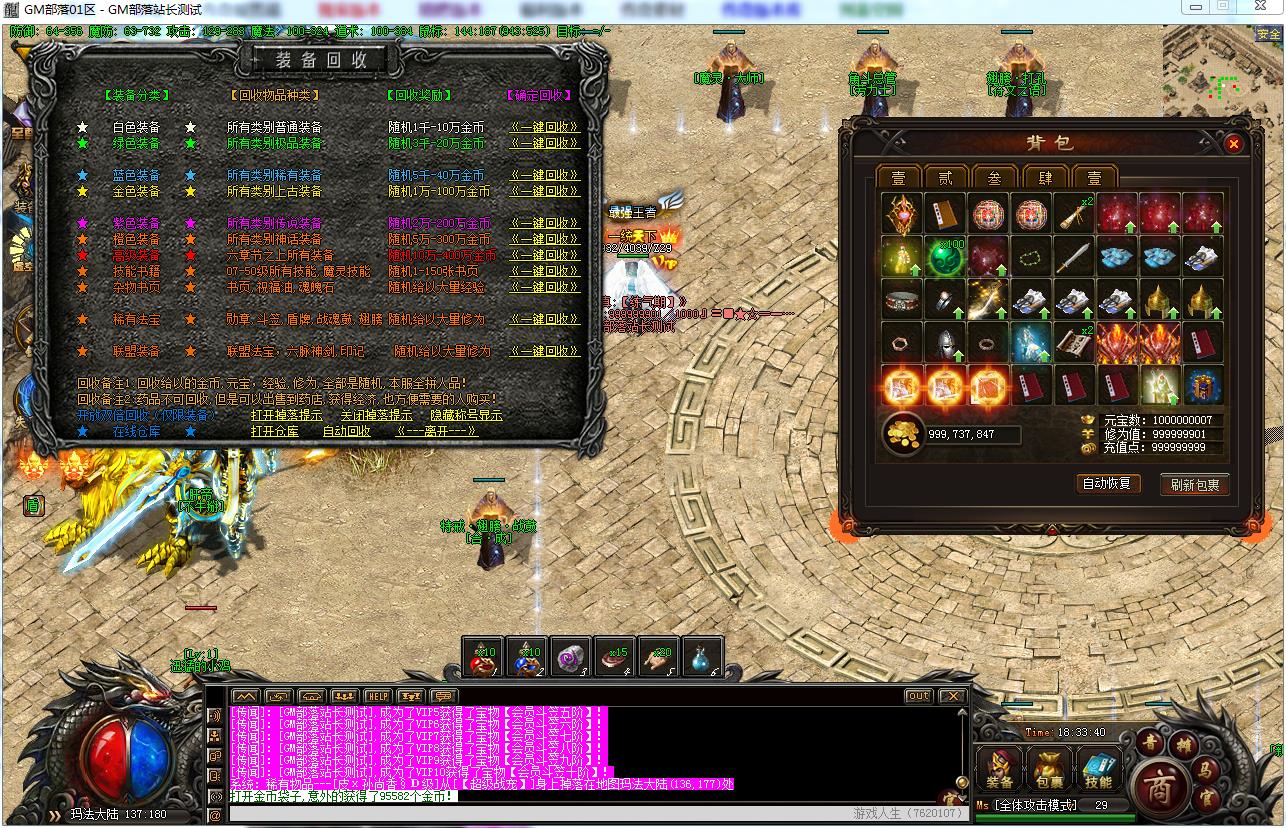The height and width of the screenshot is (828, 1286).
Task: Recycle 白色装备 with its 一键回收 link
Action: [x=545, y=127]
